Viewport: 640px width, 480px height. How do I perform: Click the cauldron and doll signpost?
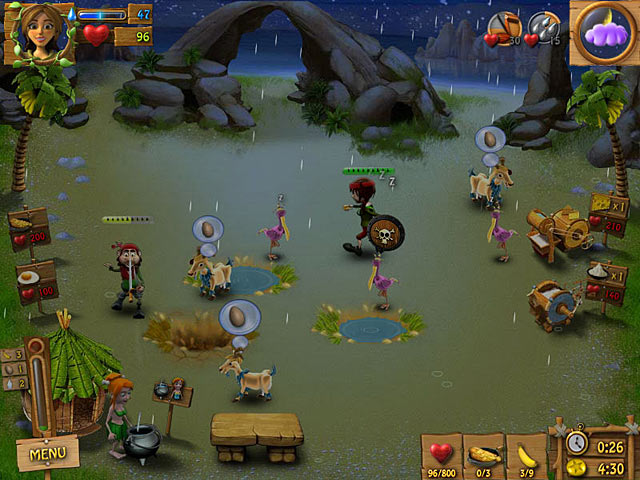coord(170,392)
